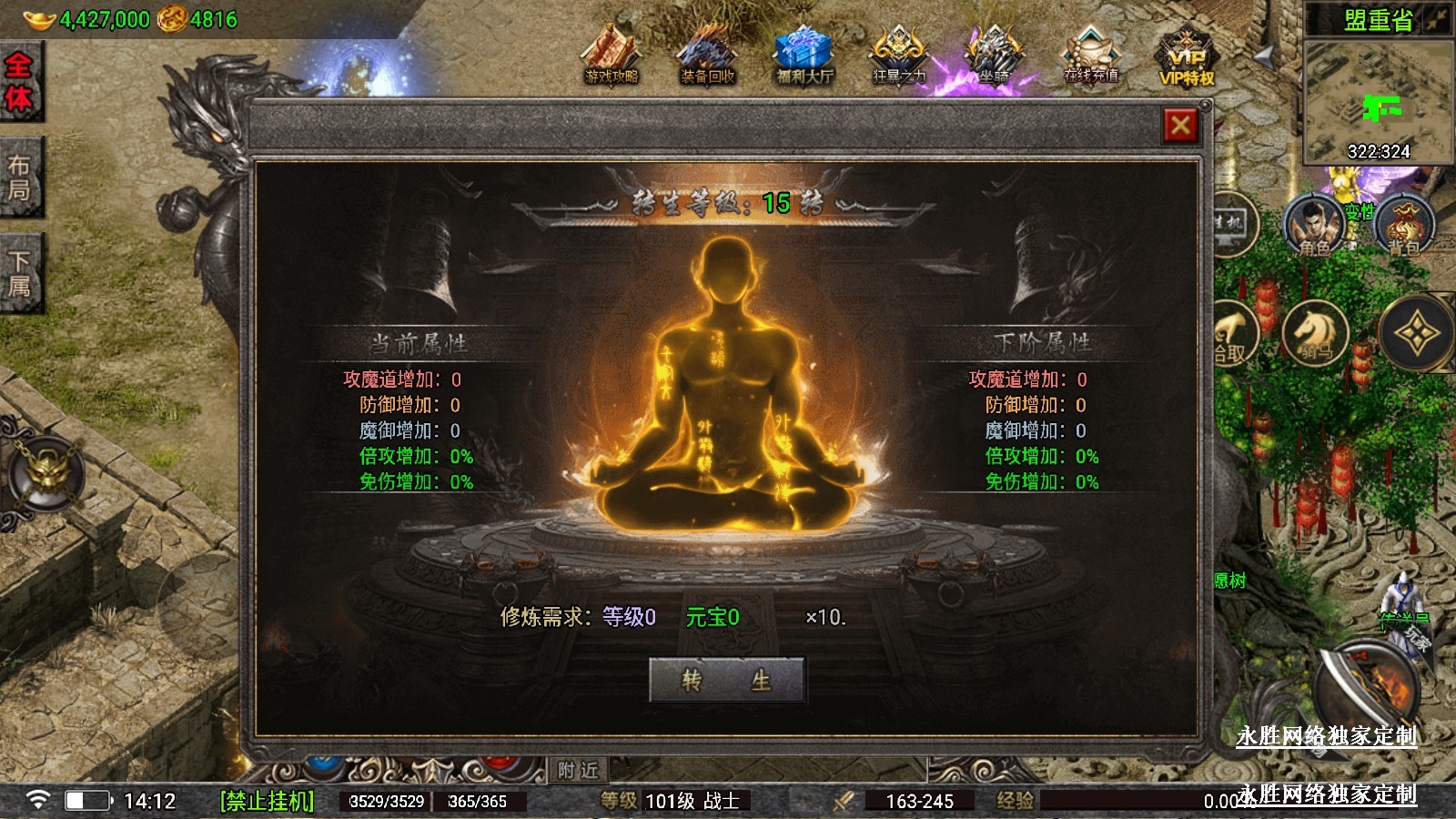
Task: Open the VIP特权 privileges icon
Action: 1187,56
